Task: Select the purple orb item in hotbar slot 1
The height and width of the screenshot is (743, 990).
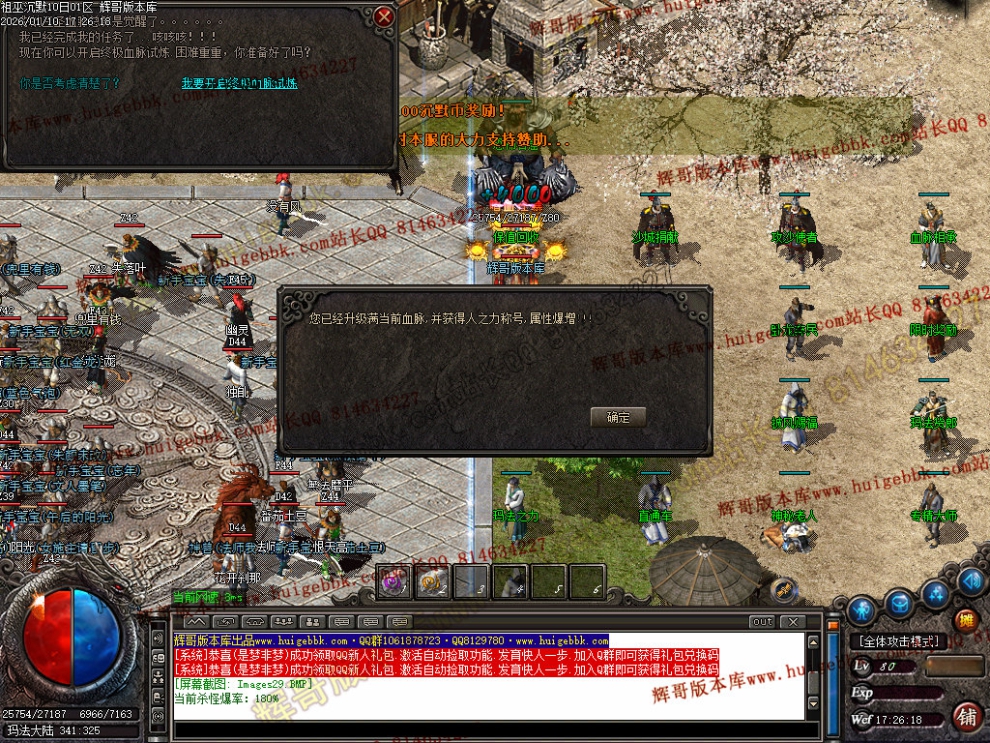Action: click(x=394, y=582)
